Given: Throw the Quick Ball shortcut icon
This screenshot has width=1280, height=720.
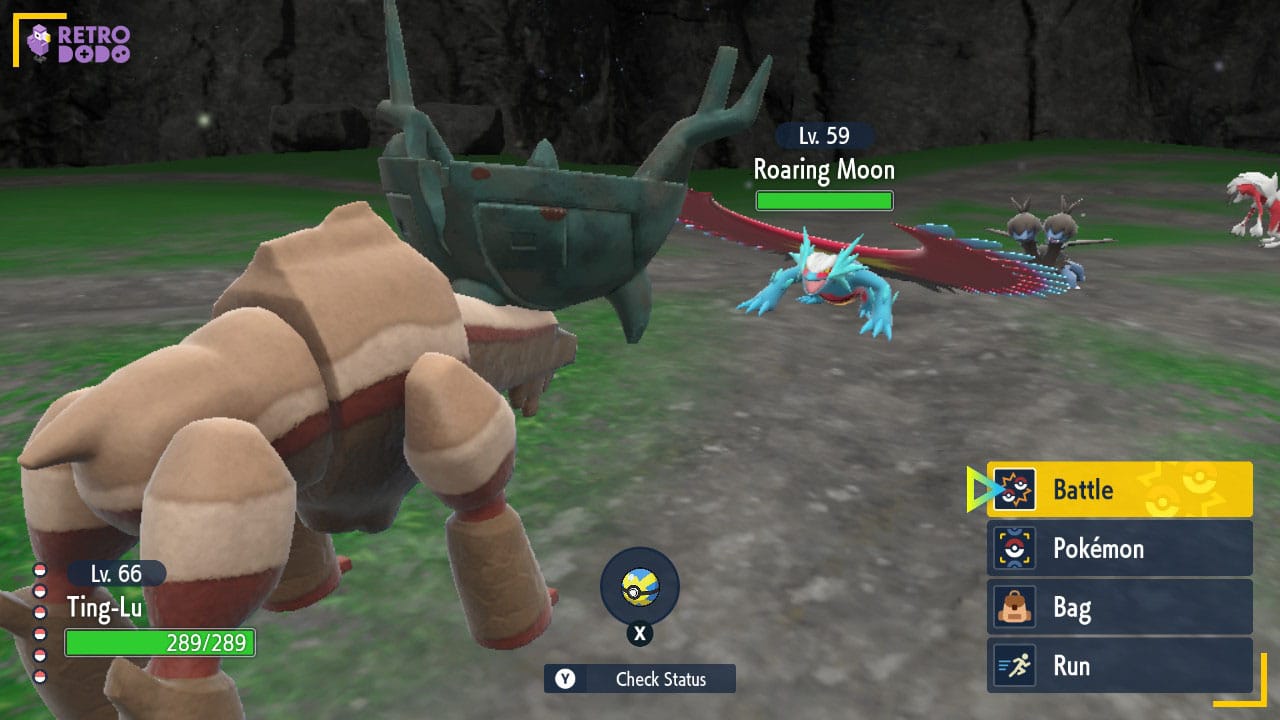Looking at the screenshot, I should tap(639, 587).
